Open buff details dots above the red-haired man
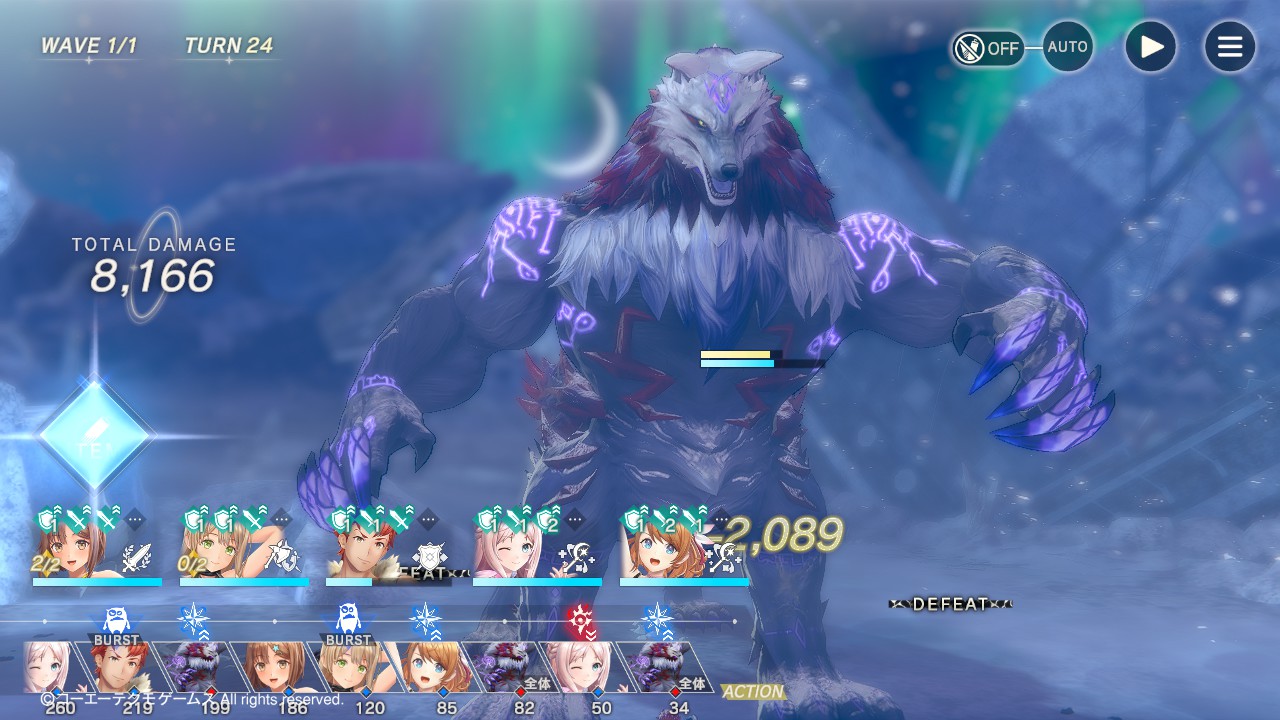This screenshot has height=720, width=1280. 428,519
